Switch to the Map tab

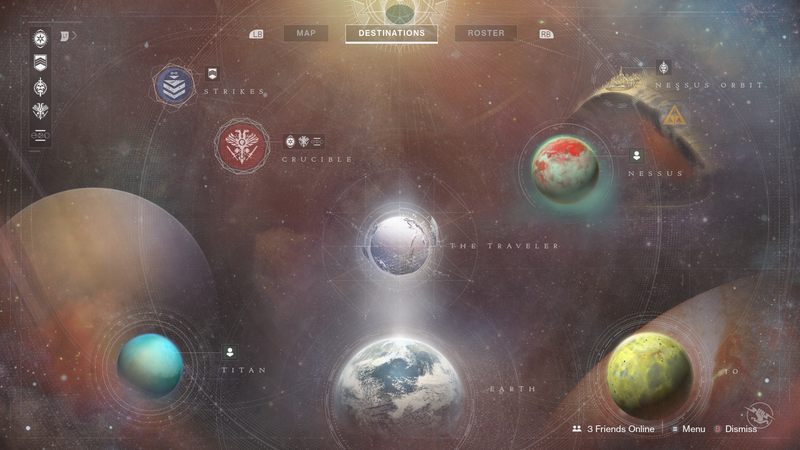tap(305, 33)
